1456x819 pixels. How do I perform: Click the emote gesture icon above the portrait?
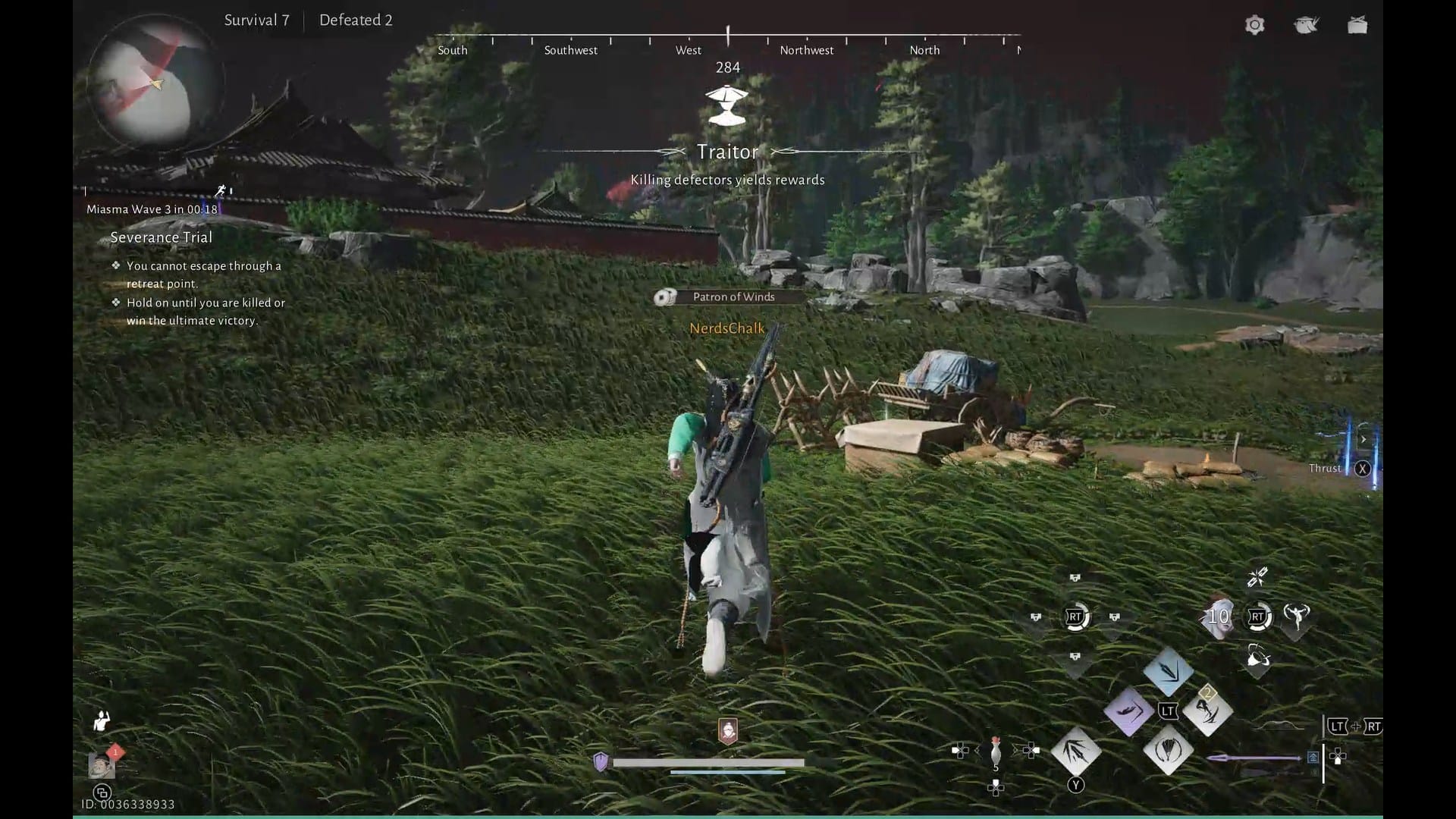point(101,720)
